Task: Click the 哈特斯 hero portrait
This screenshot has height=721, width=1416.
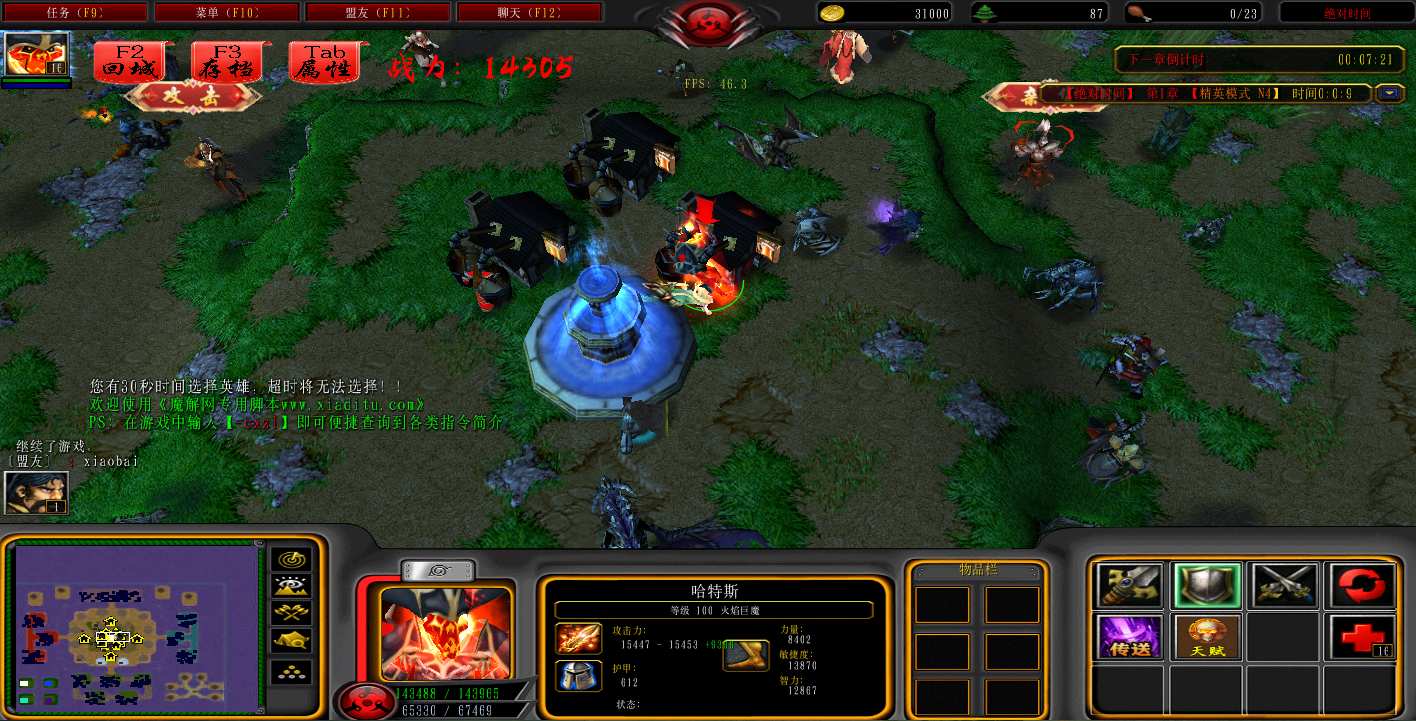Action: click(444, 633)
